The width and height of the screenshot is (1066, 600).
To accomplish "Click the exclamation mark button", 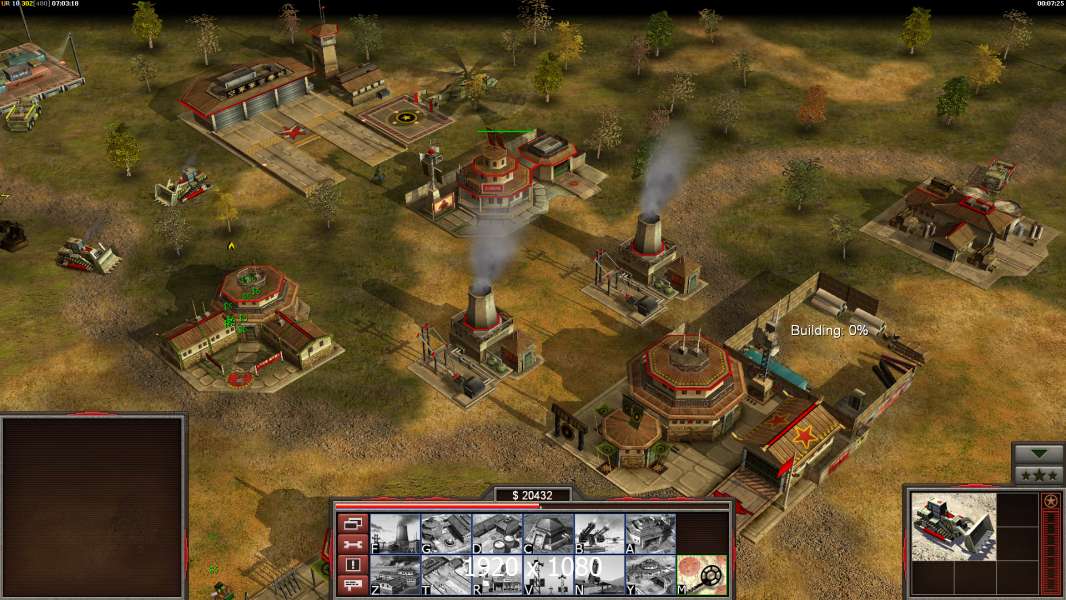I will (351, 565).
